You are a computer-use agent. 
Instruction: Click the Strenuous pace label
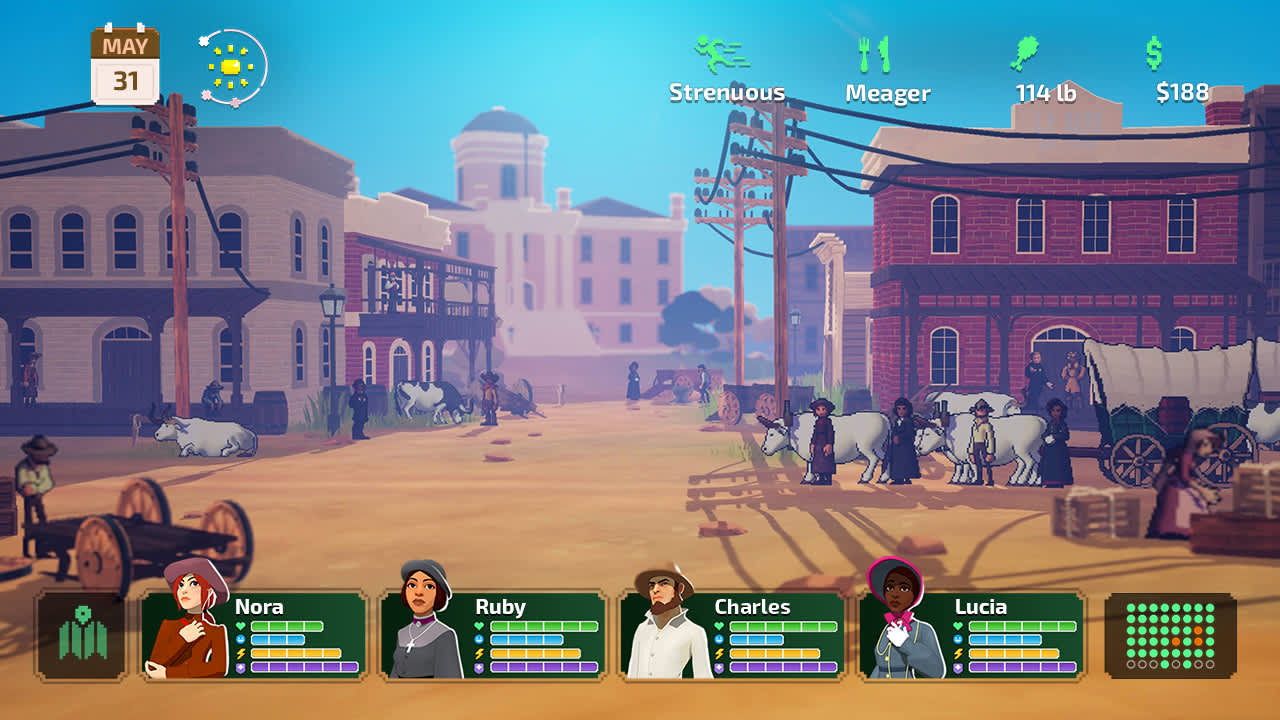pos(727,92)
